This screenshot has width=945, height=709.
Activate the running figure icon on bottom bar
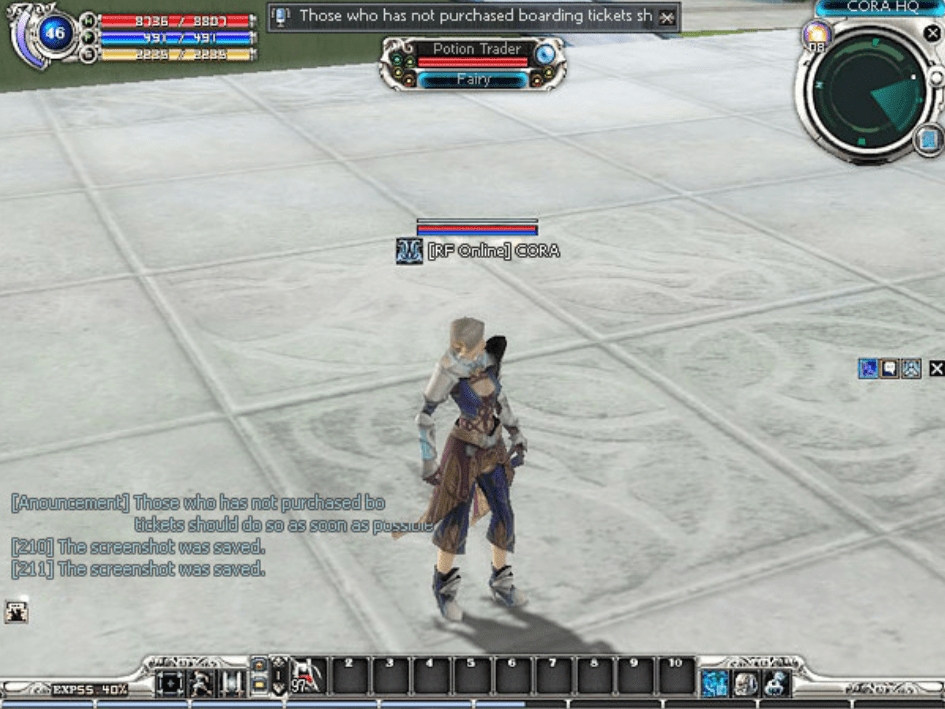pos(202,683)
